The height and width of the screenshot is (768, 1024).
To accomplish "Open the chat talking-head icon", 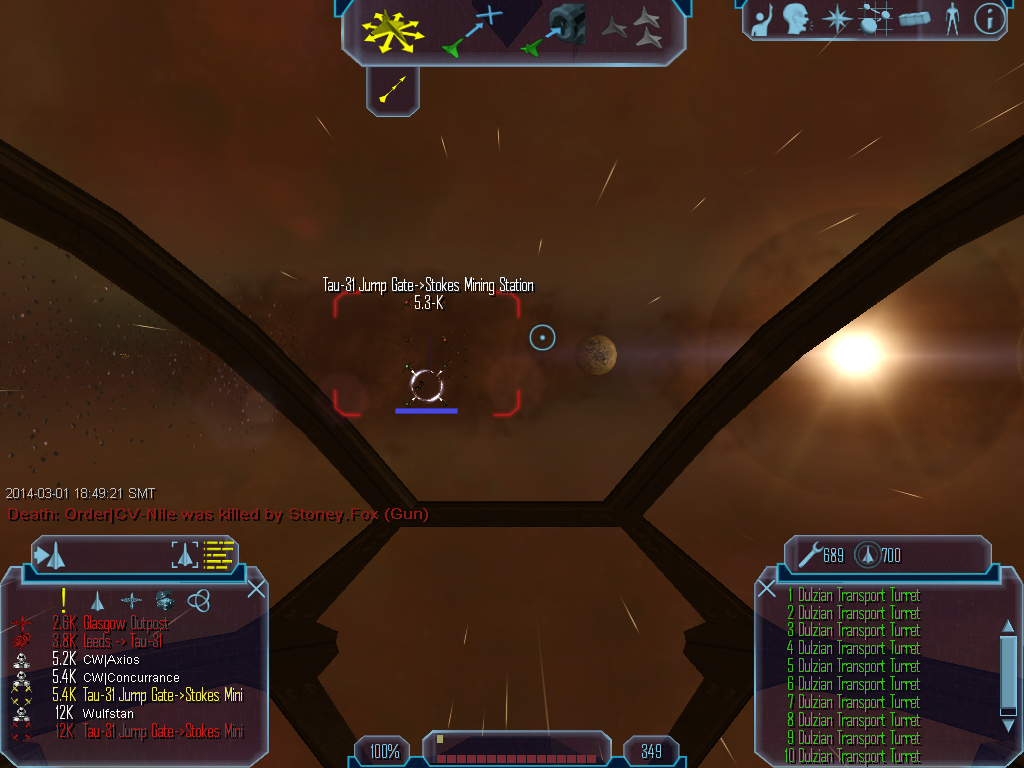I will pyautogui.click(x=796, y=19).
